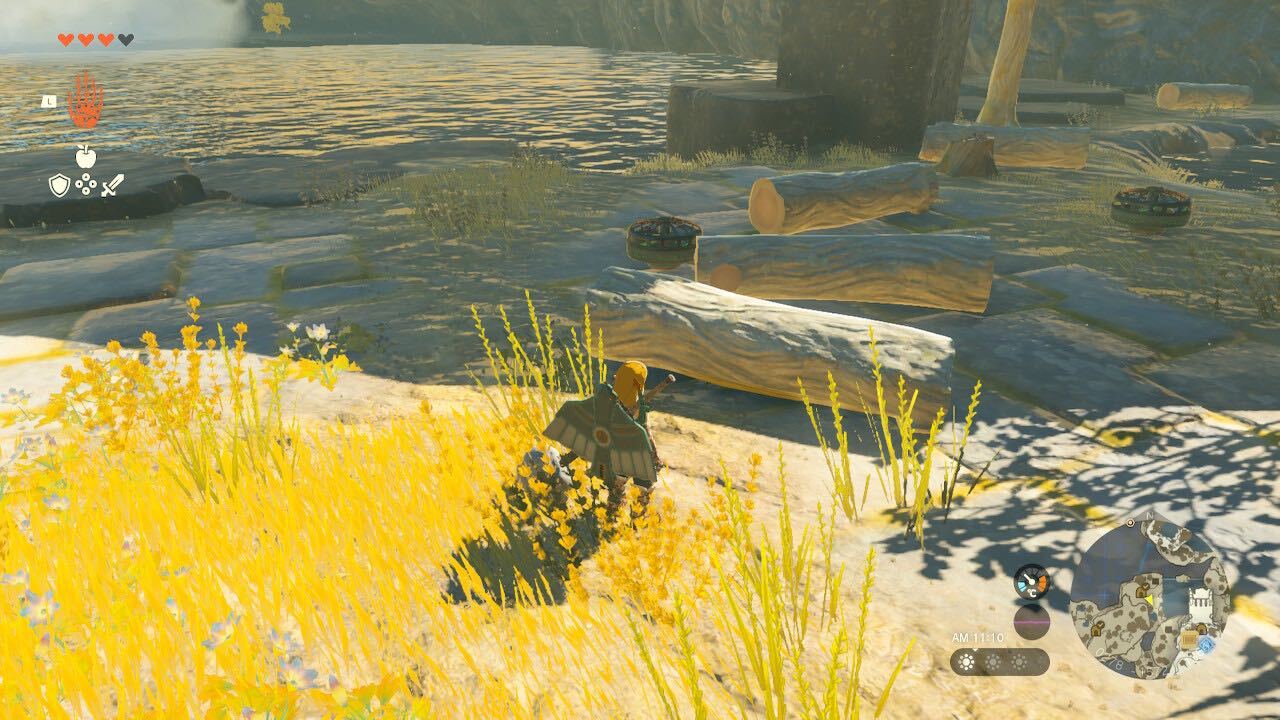This screenshot has width=1280, height=720.
Task: Select the Temple of Time icon on minimap
Action: click(x=1200, y=600)
